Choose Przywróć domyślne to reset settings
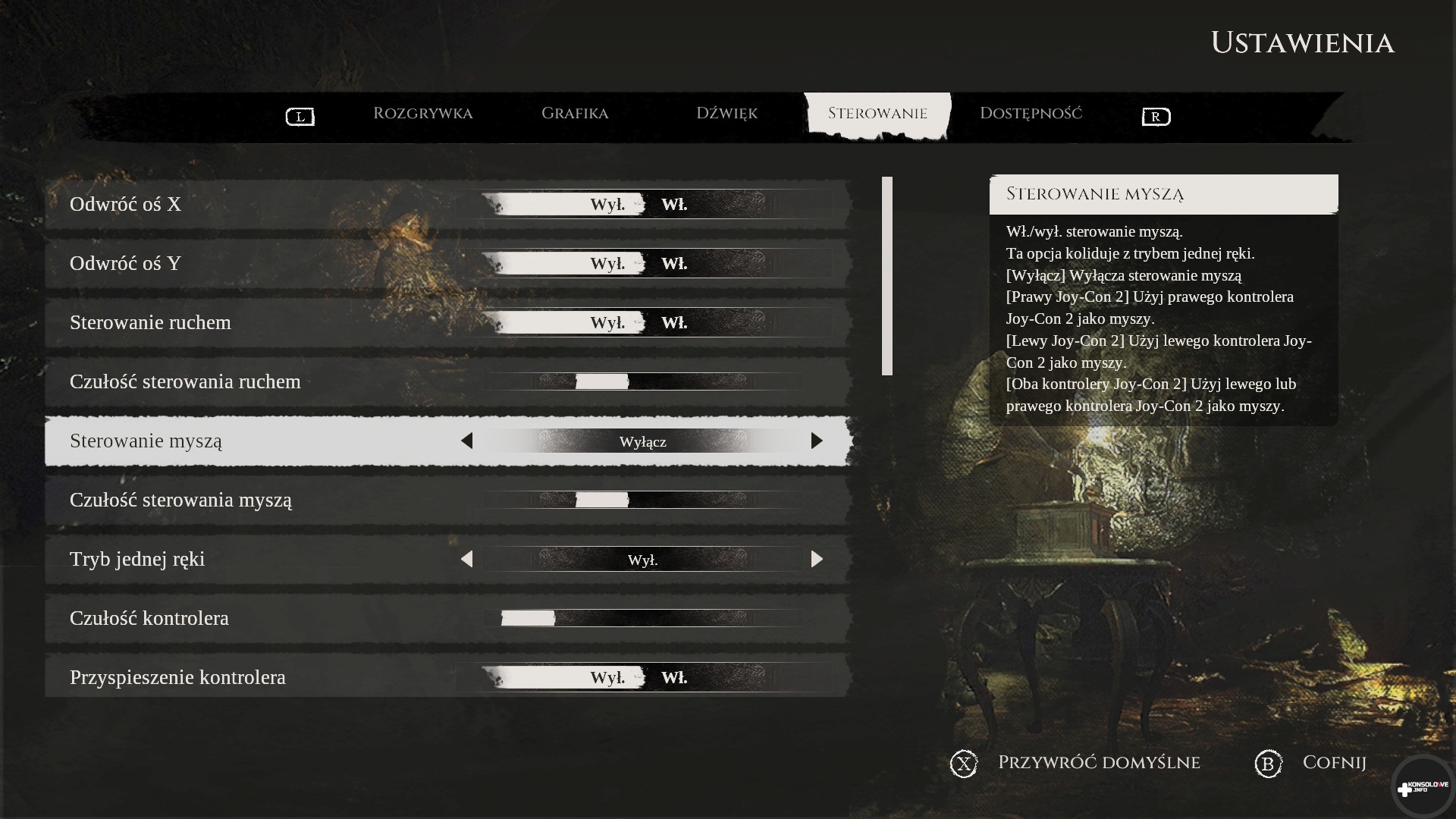 coord(1098,763)
